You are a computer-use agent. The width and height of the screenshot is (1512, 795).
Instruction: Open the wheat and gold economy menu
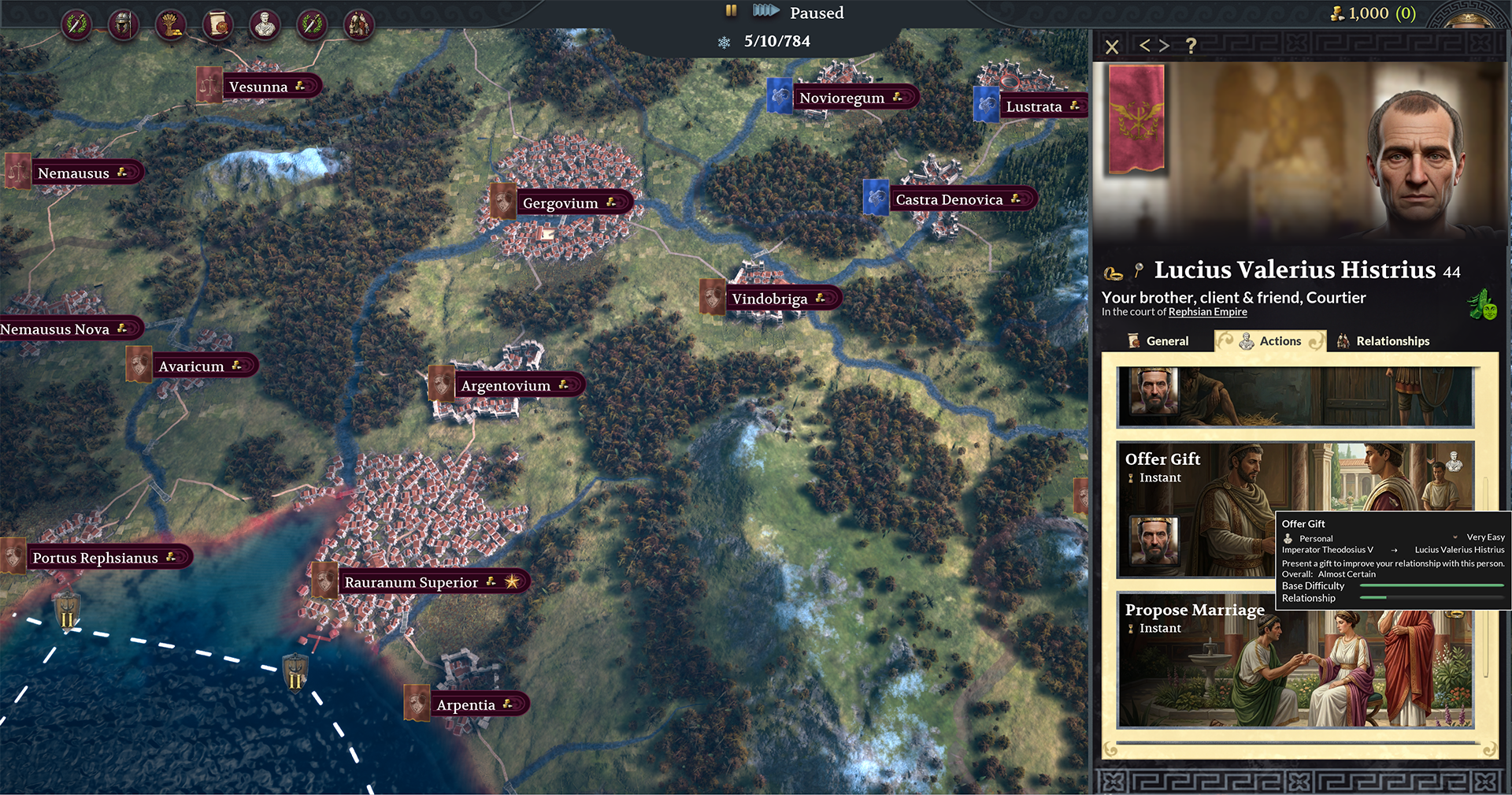click(170, 24)
